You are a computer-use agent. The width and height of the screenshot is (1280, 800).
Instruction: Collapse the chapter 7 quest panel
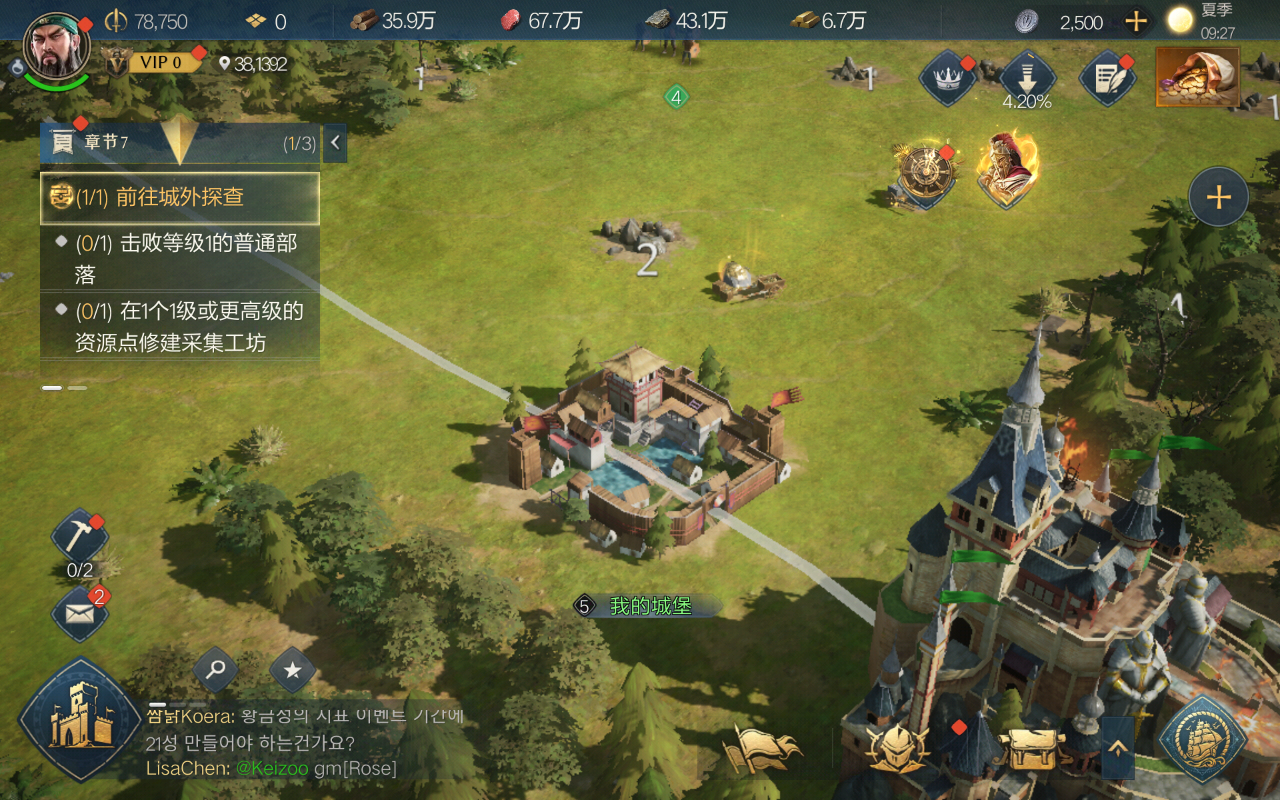(335, 143)
